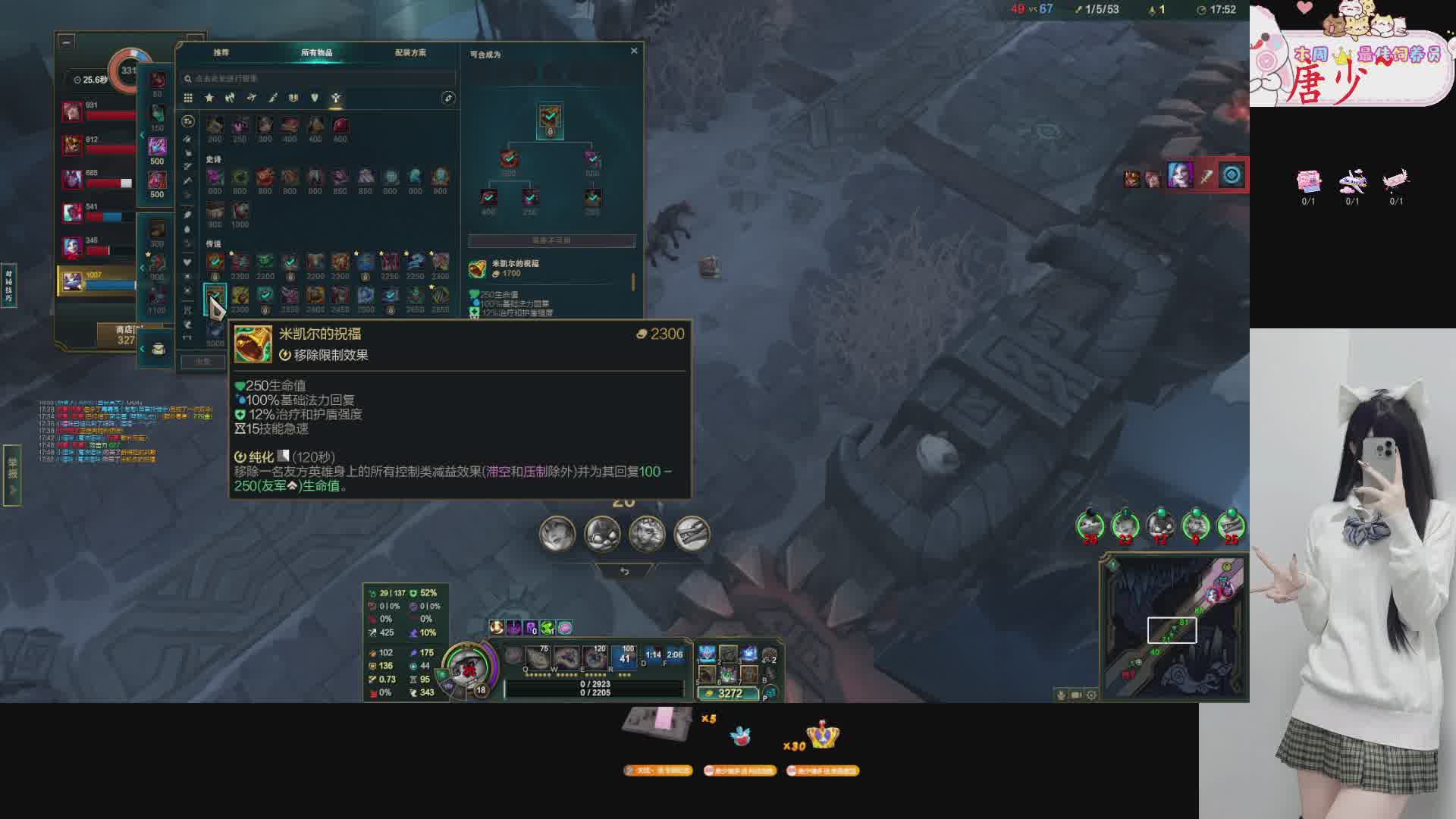Select the first inventory item slot
The image size is (1456, 819).
[x=707, y=654]
